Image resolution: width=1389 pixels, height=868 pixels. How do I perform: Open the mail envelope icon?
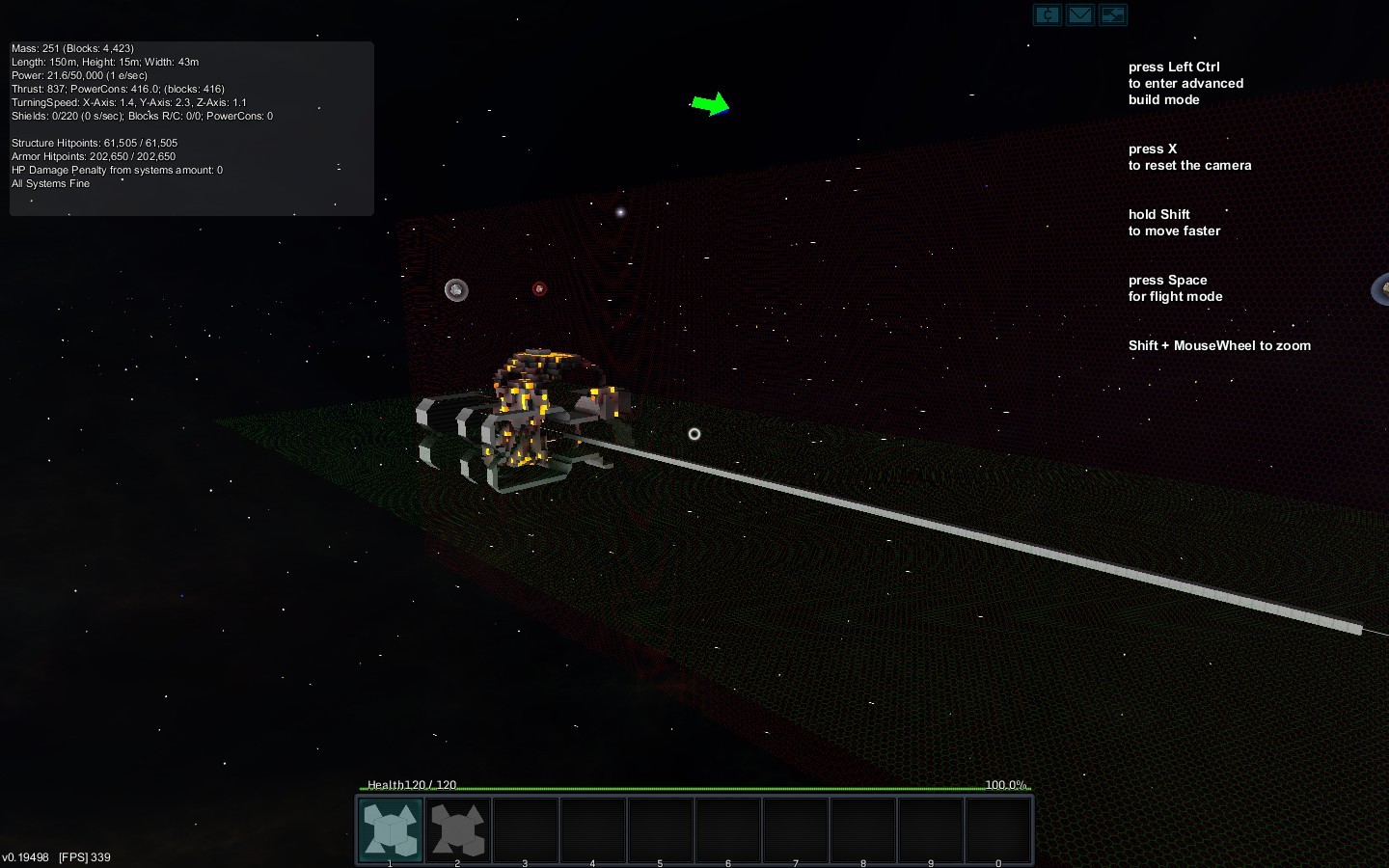[x=1080, y=14]
